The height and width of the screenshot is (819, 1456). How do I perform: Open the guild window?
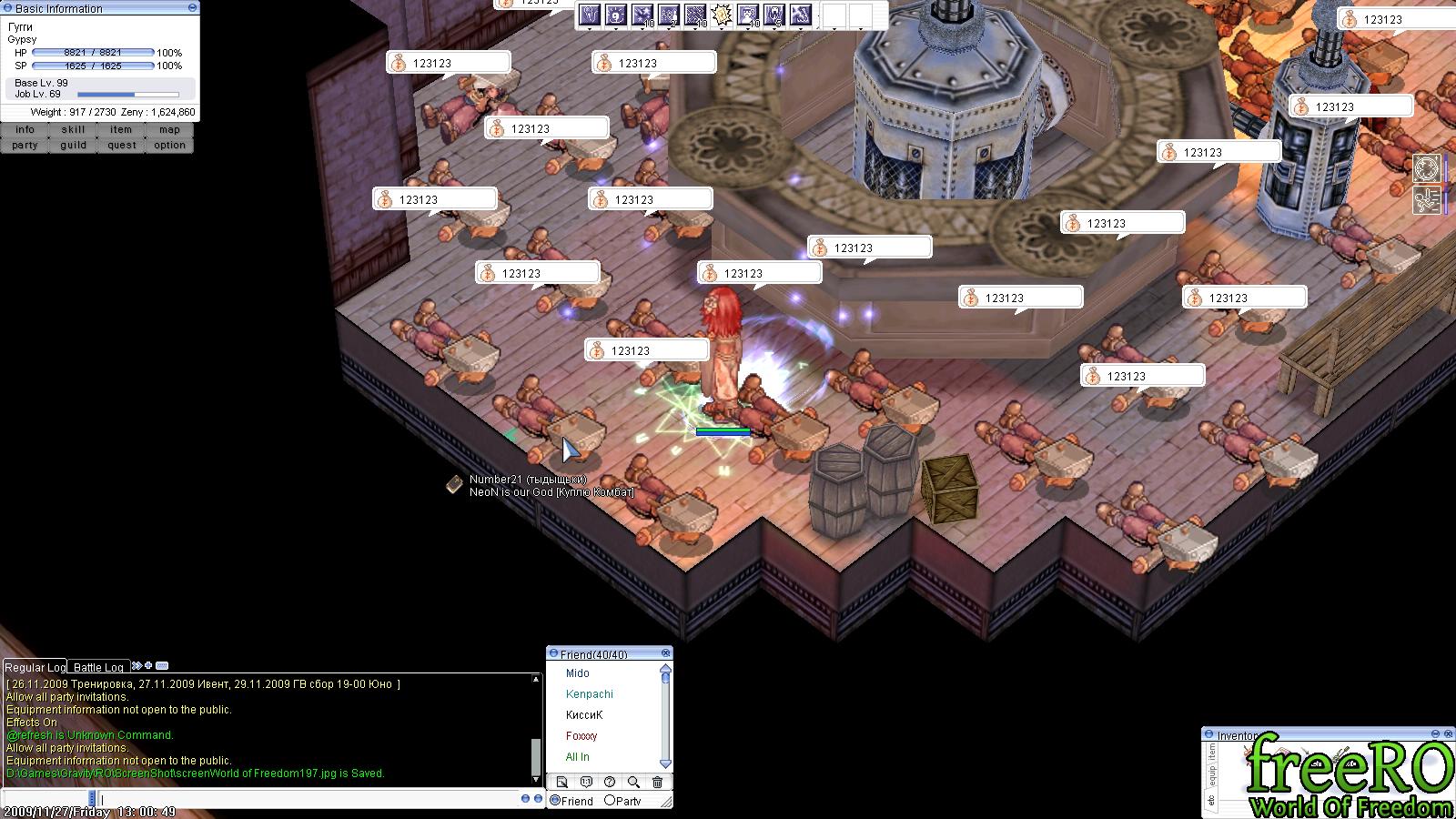73,146
